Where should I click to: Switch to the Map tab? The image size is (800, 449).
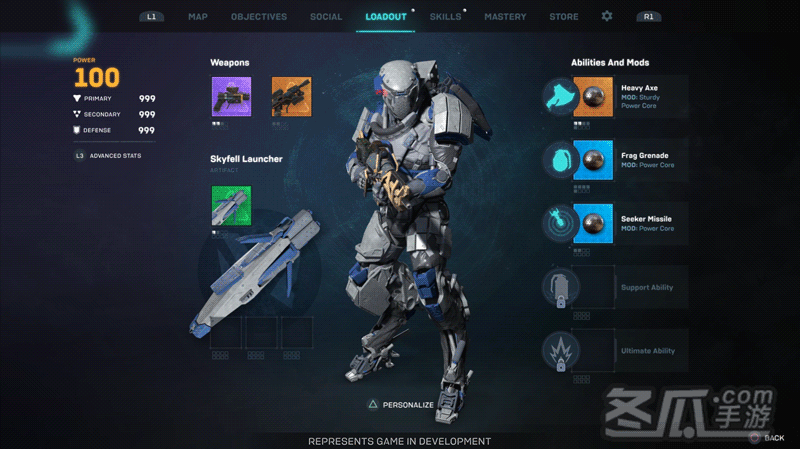(198, 17)
